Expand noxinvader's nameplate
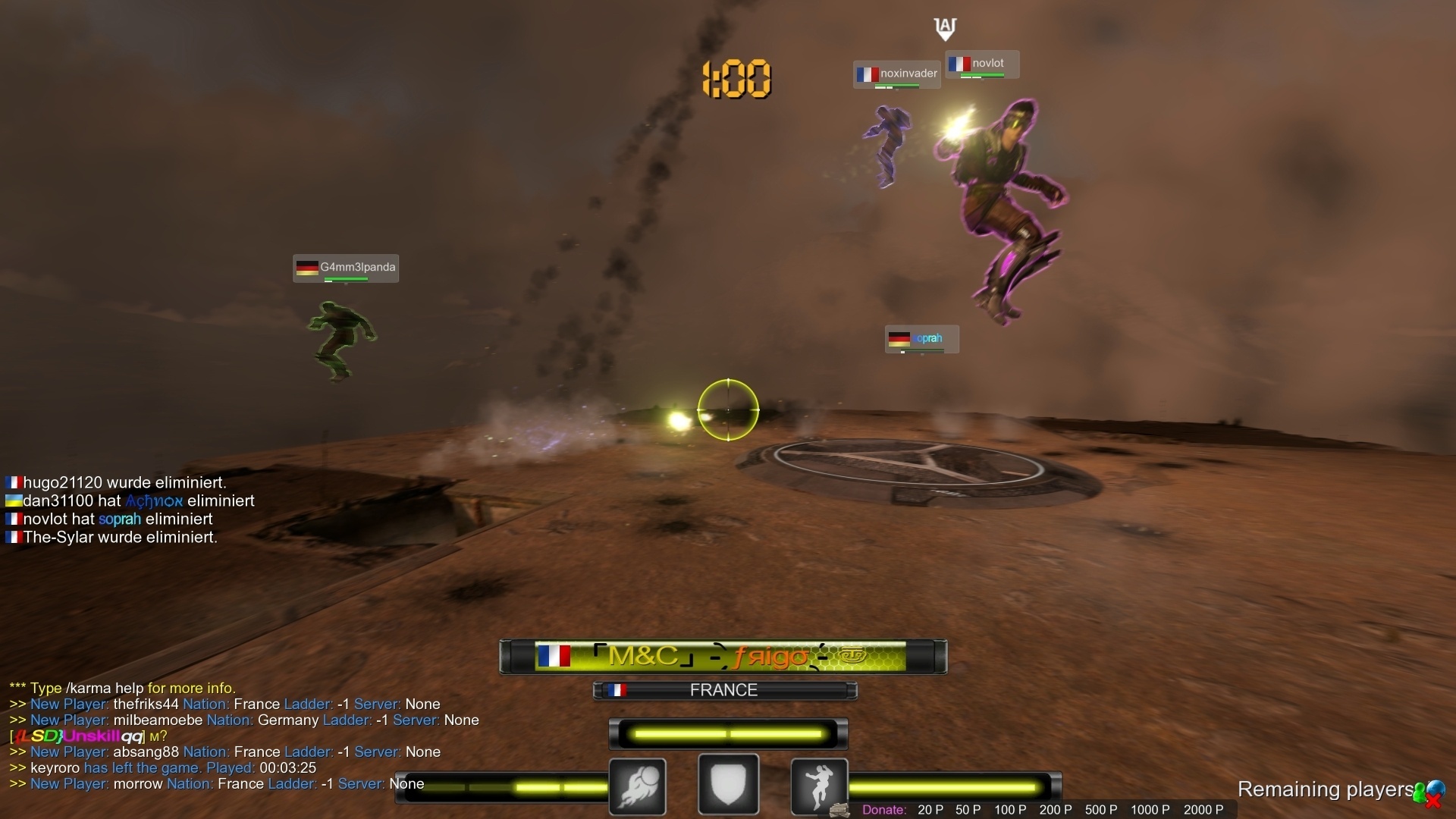Screen dimensions: 1456x819 coord(896,74)
